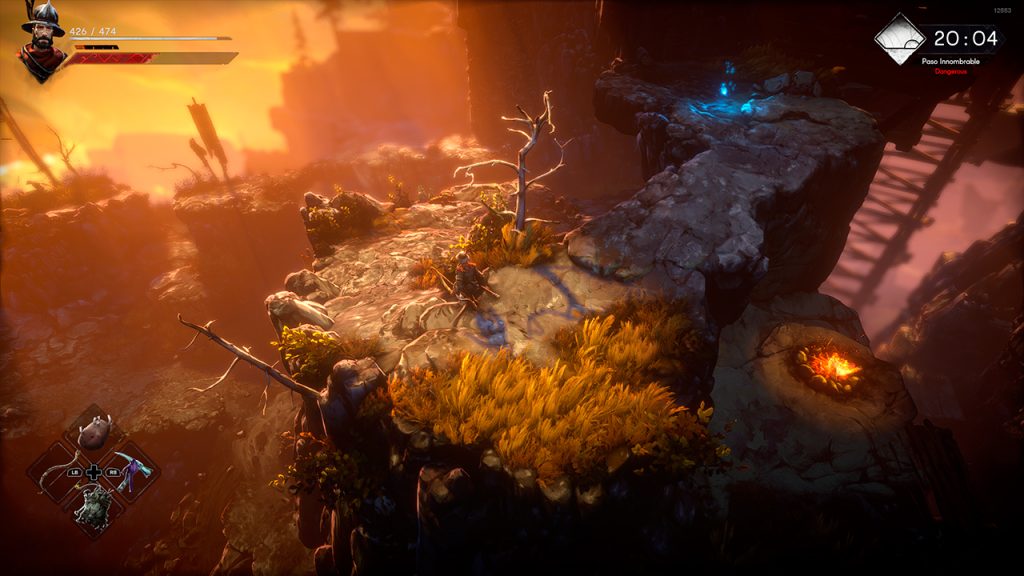The image size is (1024, 576).
Task: Click the sunset time-of-day diamond icon
Action: (x=899, y=39)
